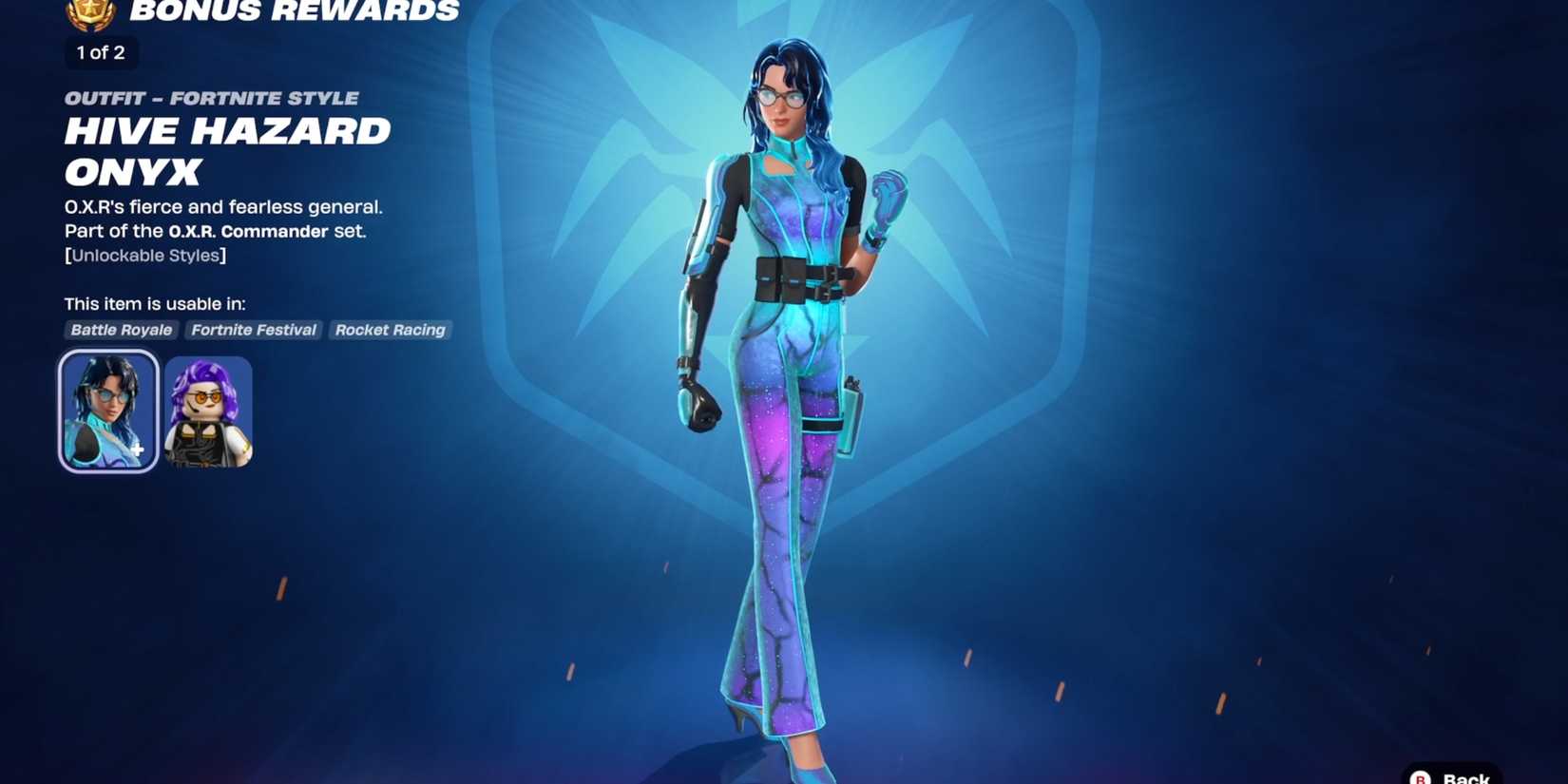Click the red B controller button icon near Back
Viewport: 1568px width, 784px height.
pyautogui.click(x=1420, y=775)
